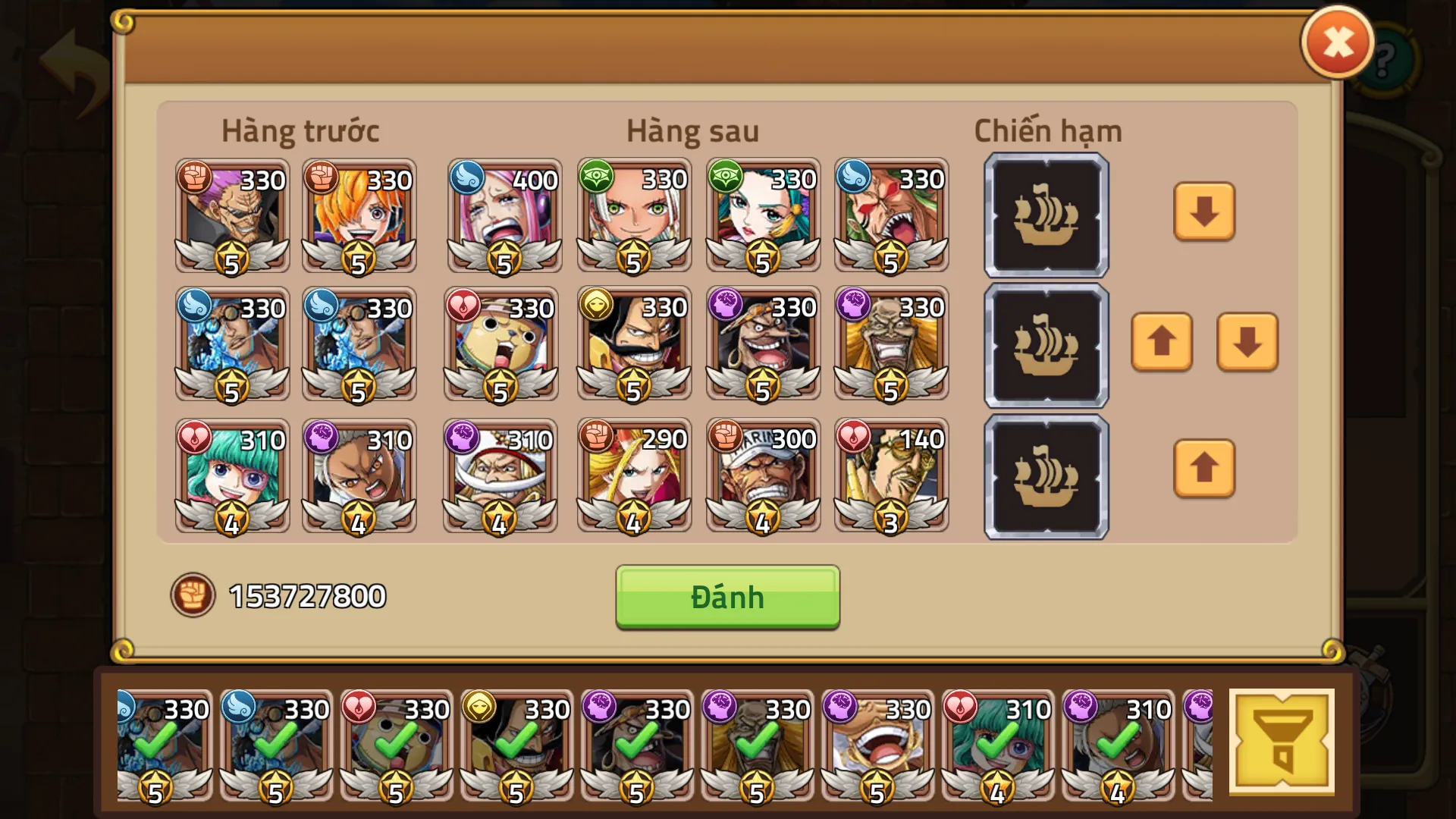
Task: Close the formation window
Action: point(1337,43)
